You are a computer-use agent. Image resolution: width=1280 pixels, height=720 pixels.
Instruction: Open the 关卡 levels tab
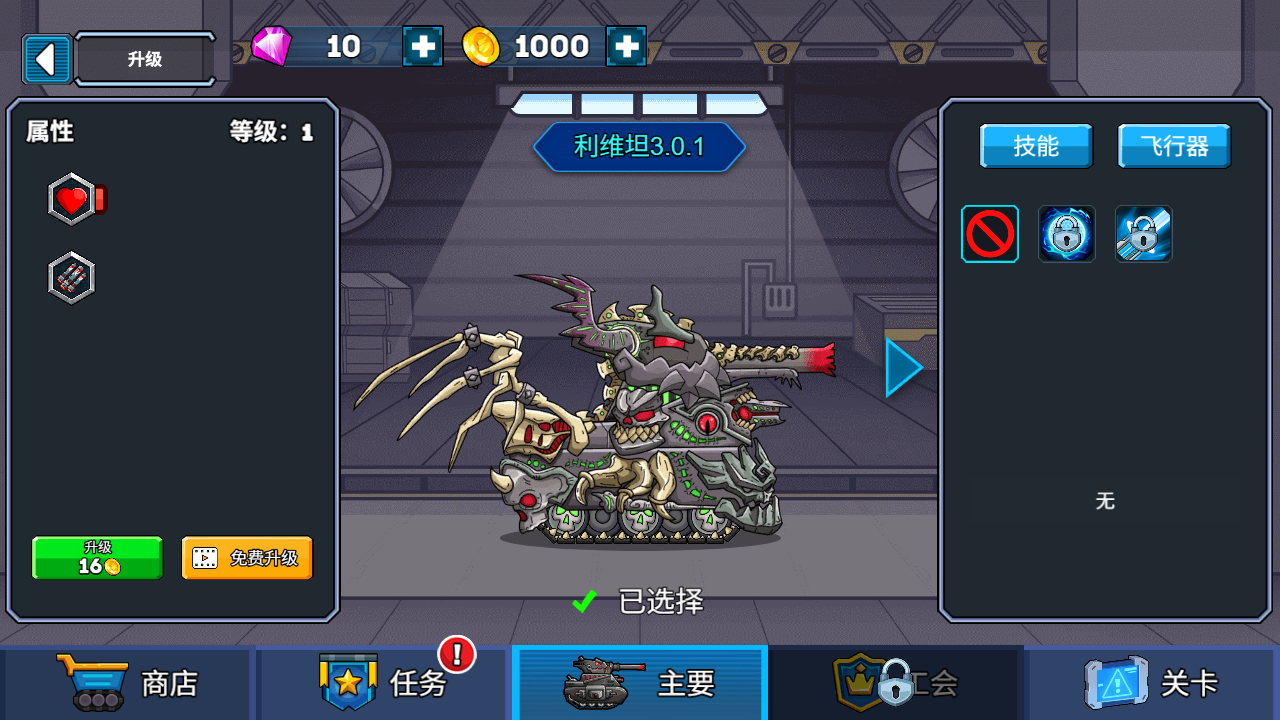1152,683
